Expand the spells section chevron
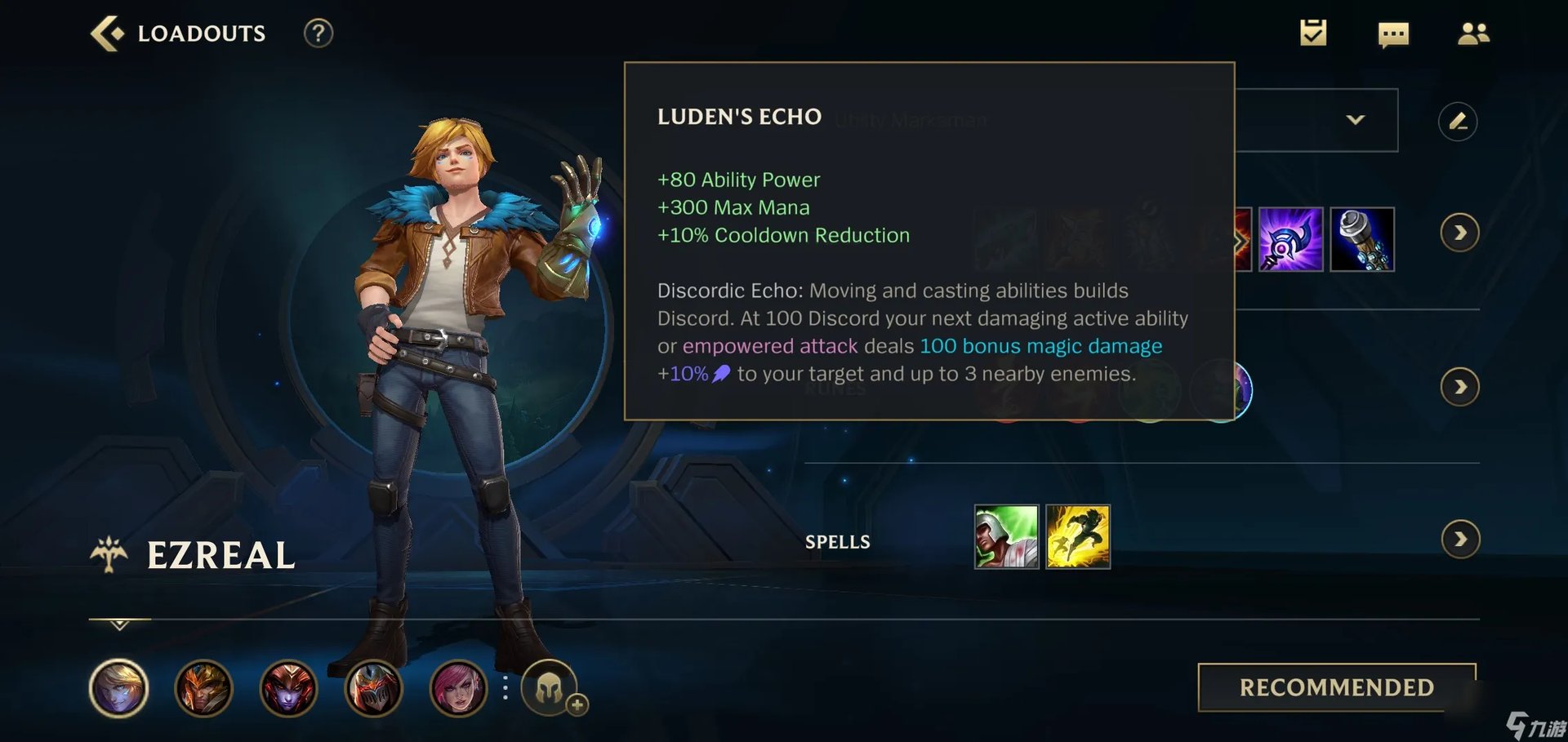This screenshot has width=1568, height=742. pyautogui.click(x=1461, y=539)
